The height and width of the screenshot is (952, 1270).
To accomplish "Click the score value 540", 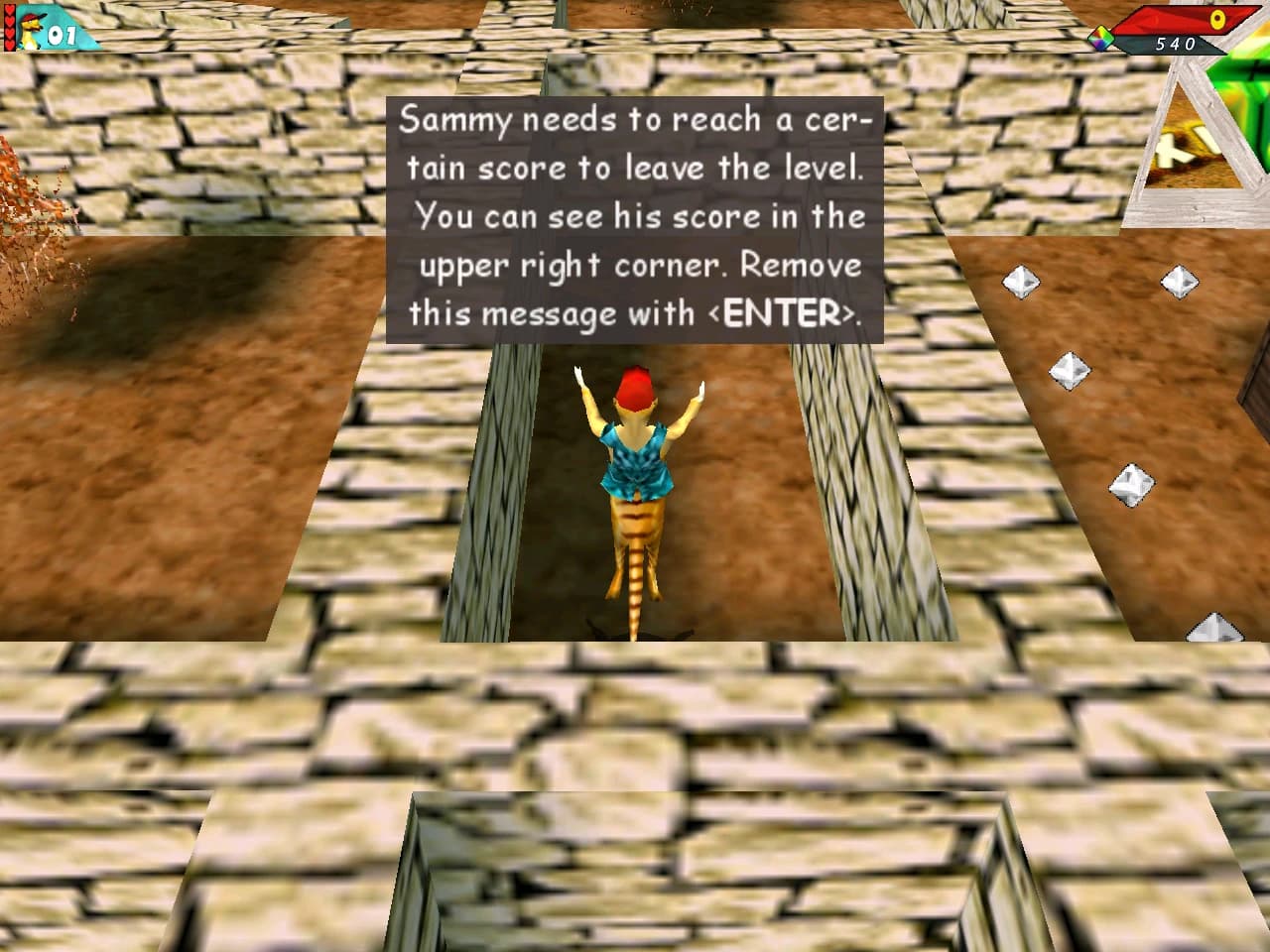I will [x=1176, y=46].
